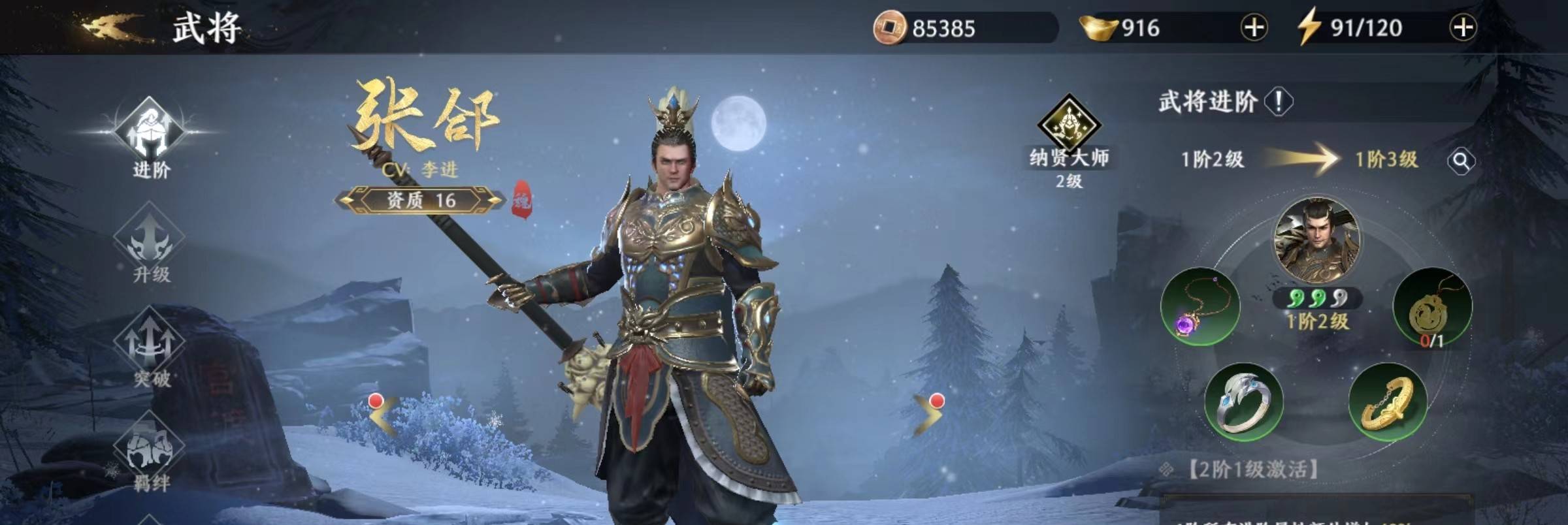This screenshot has width=1568, height=525.
Task: Click the magnifier to preview advancement
Action: click(x=1461, y=161)
